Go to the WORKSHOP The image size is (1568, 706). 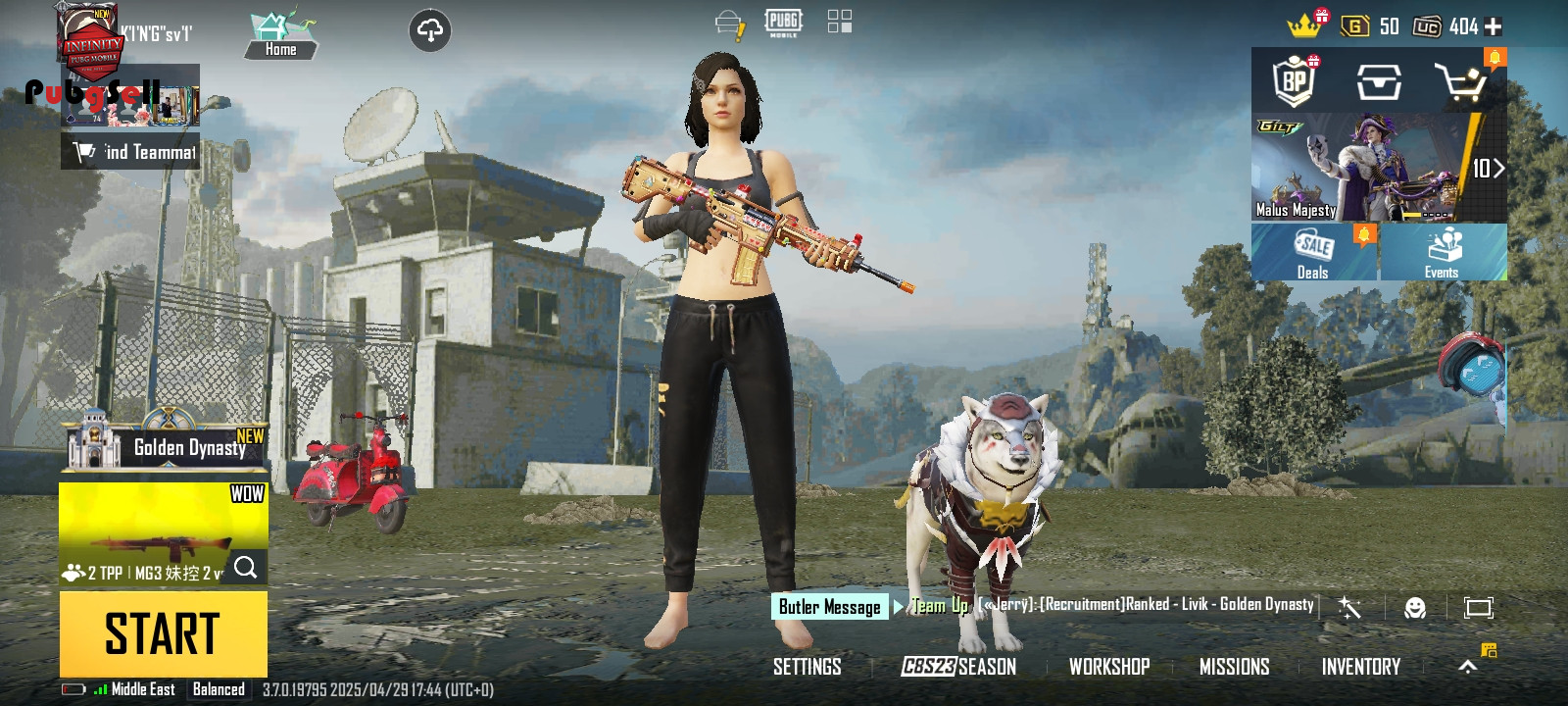coord(1109,667)
